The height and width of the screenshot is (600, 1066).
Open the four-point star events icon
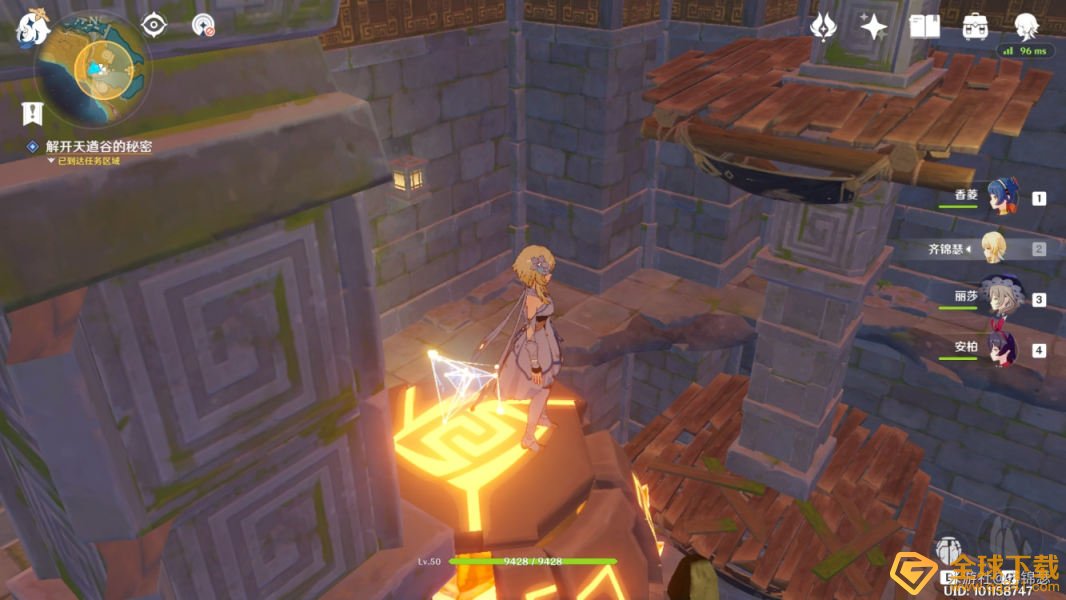(x=874, y=27)
